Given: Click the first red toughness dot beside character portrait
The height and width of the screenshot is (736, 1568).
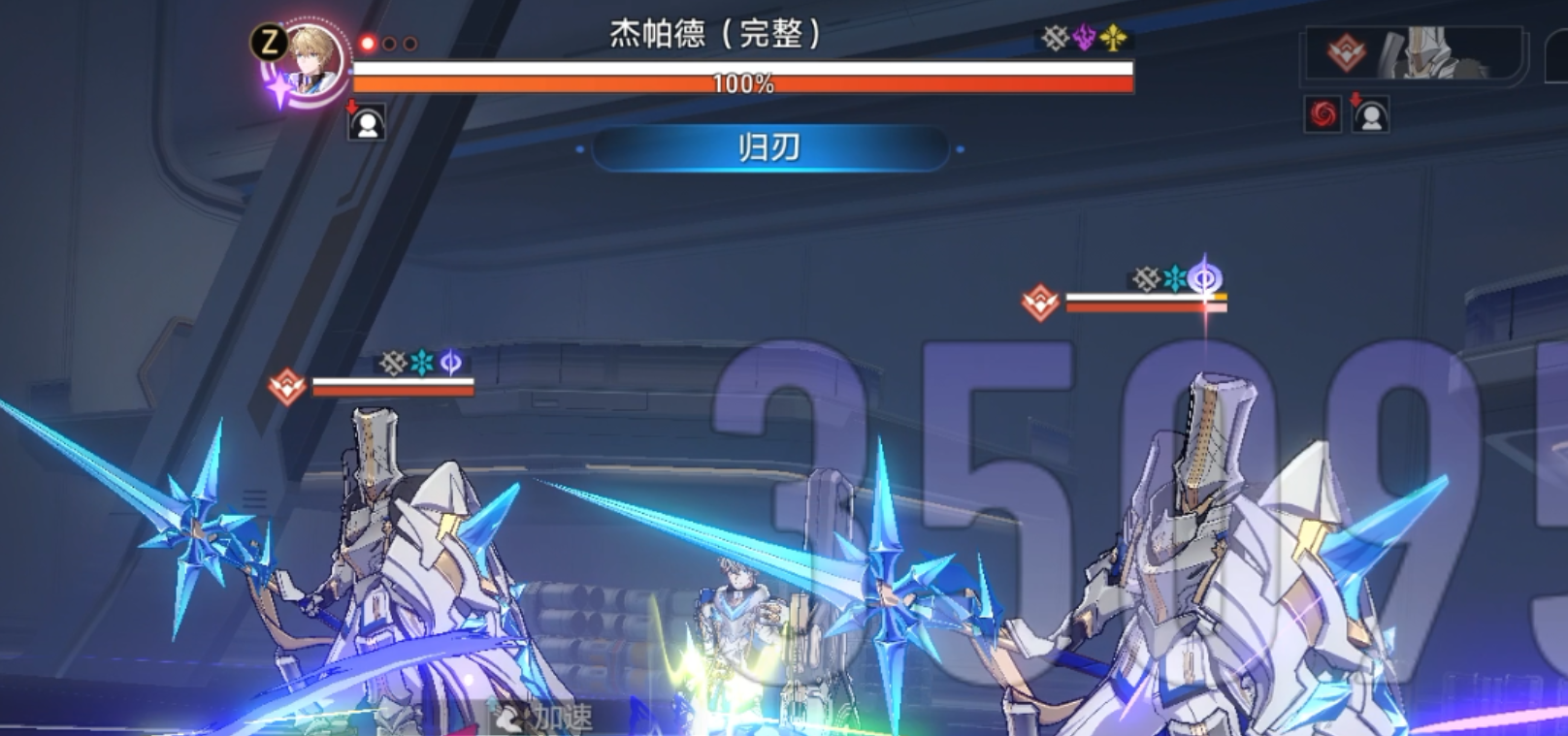Looking at the screenshot, I should coord(366,42).
